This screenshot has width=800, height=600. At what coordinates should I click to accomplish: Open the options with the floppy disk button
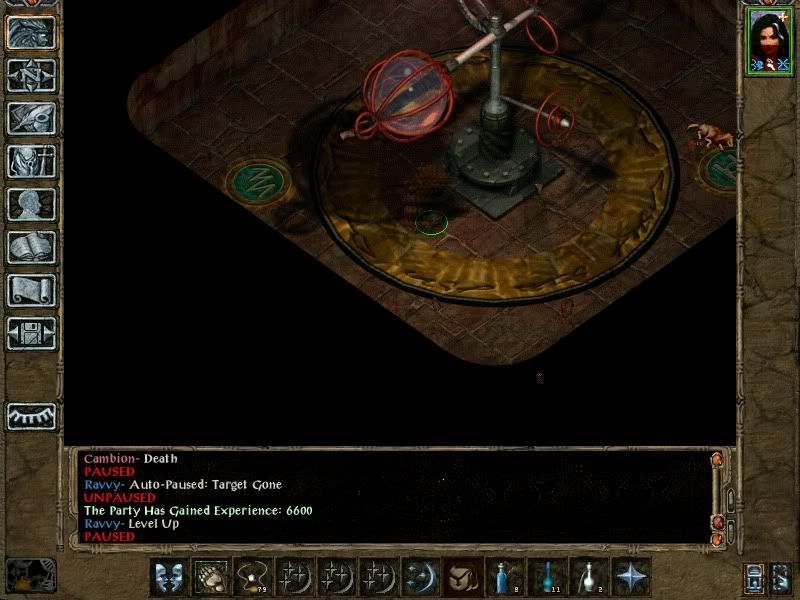[31, 332]
